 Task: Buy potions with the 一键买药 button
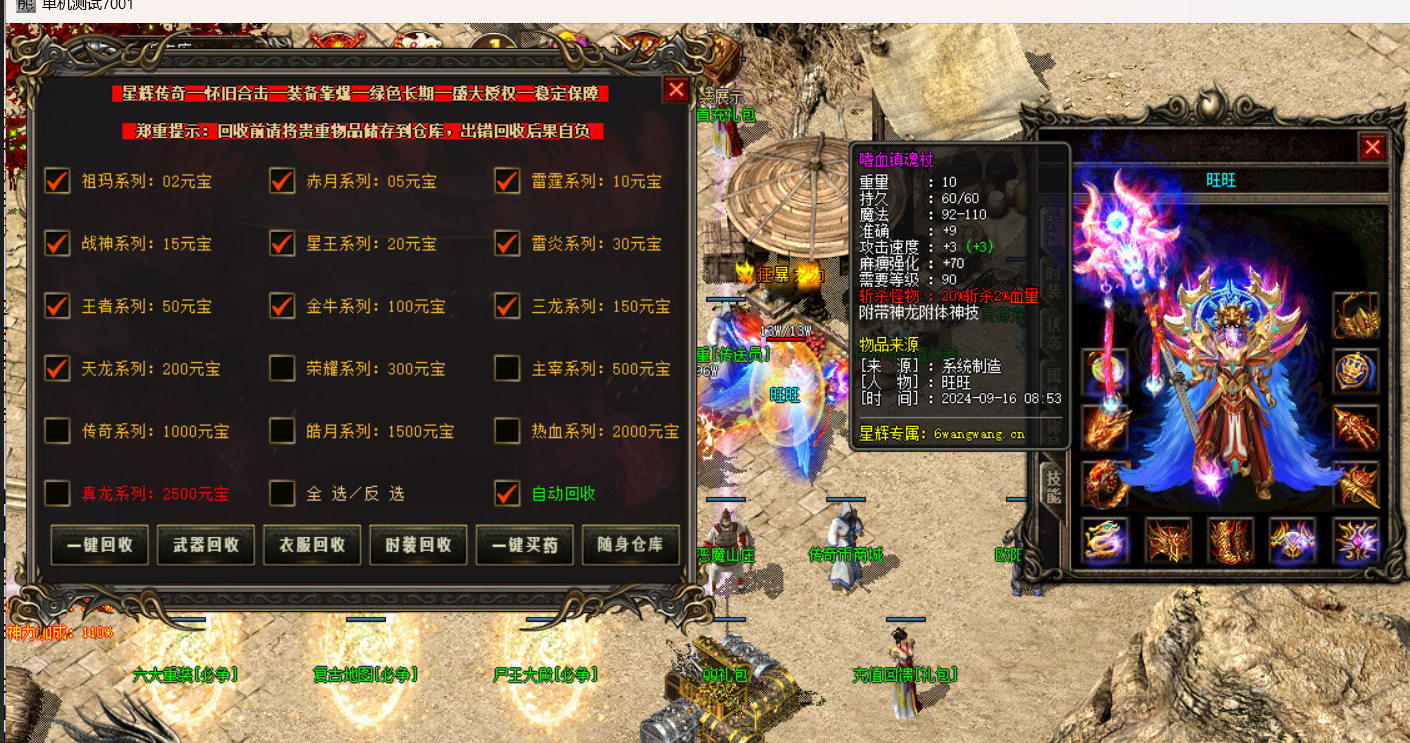[524, 545]
